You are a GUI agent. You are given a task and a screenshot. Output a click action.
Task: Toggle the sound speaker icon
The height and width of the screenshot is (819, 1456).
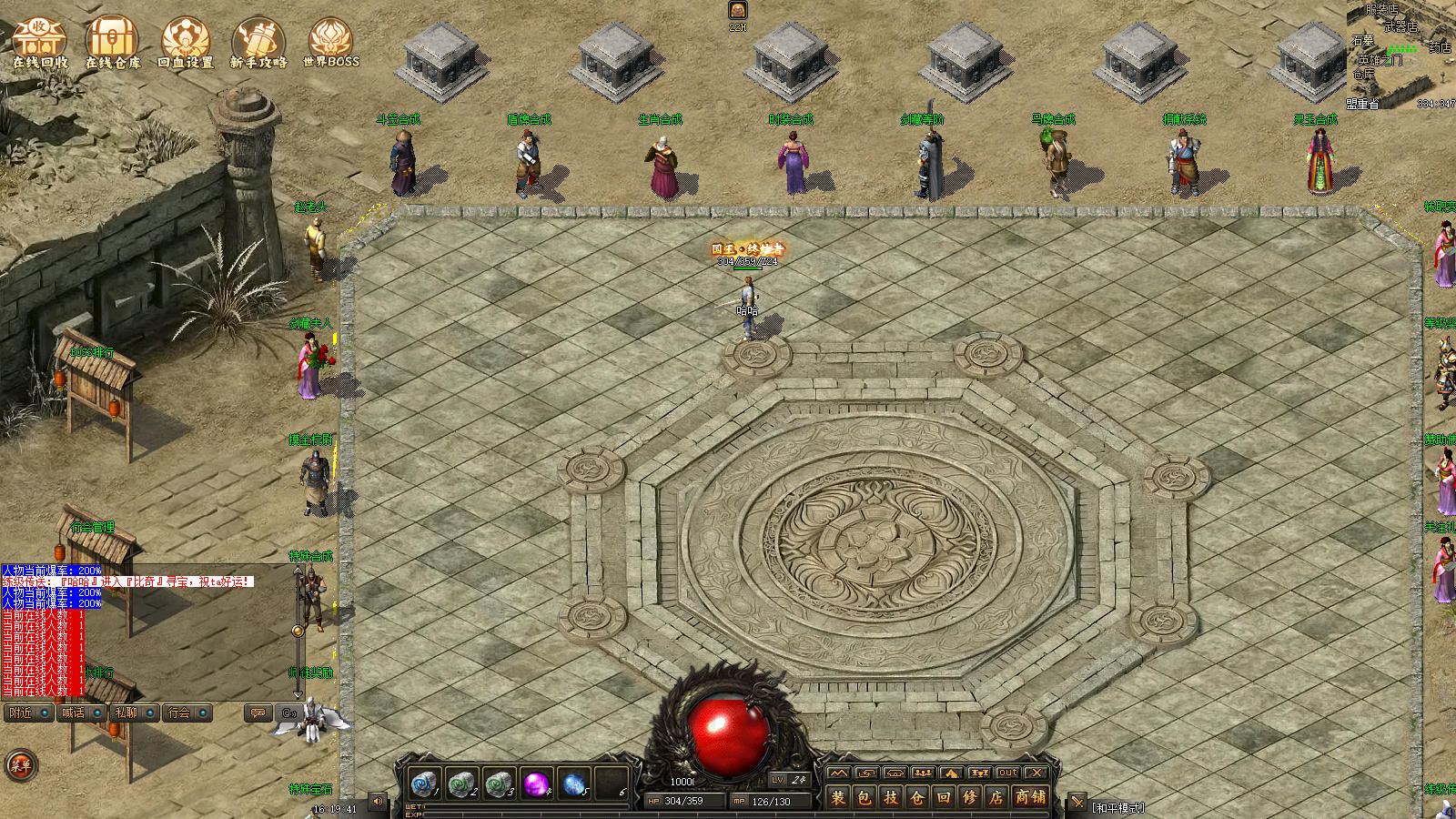(x=378, y=802)
